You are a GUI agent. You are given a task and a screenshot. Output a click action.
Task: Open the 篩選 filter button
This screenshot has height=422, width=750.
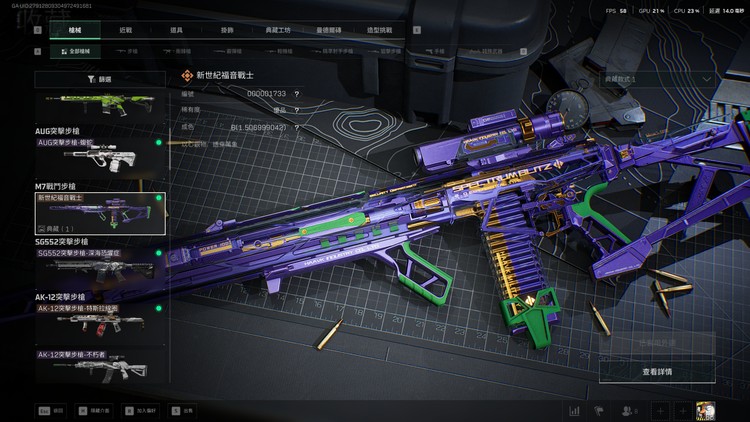coord(100,78)
